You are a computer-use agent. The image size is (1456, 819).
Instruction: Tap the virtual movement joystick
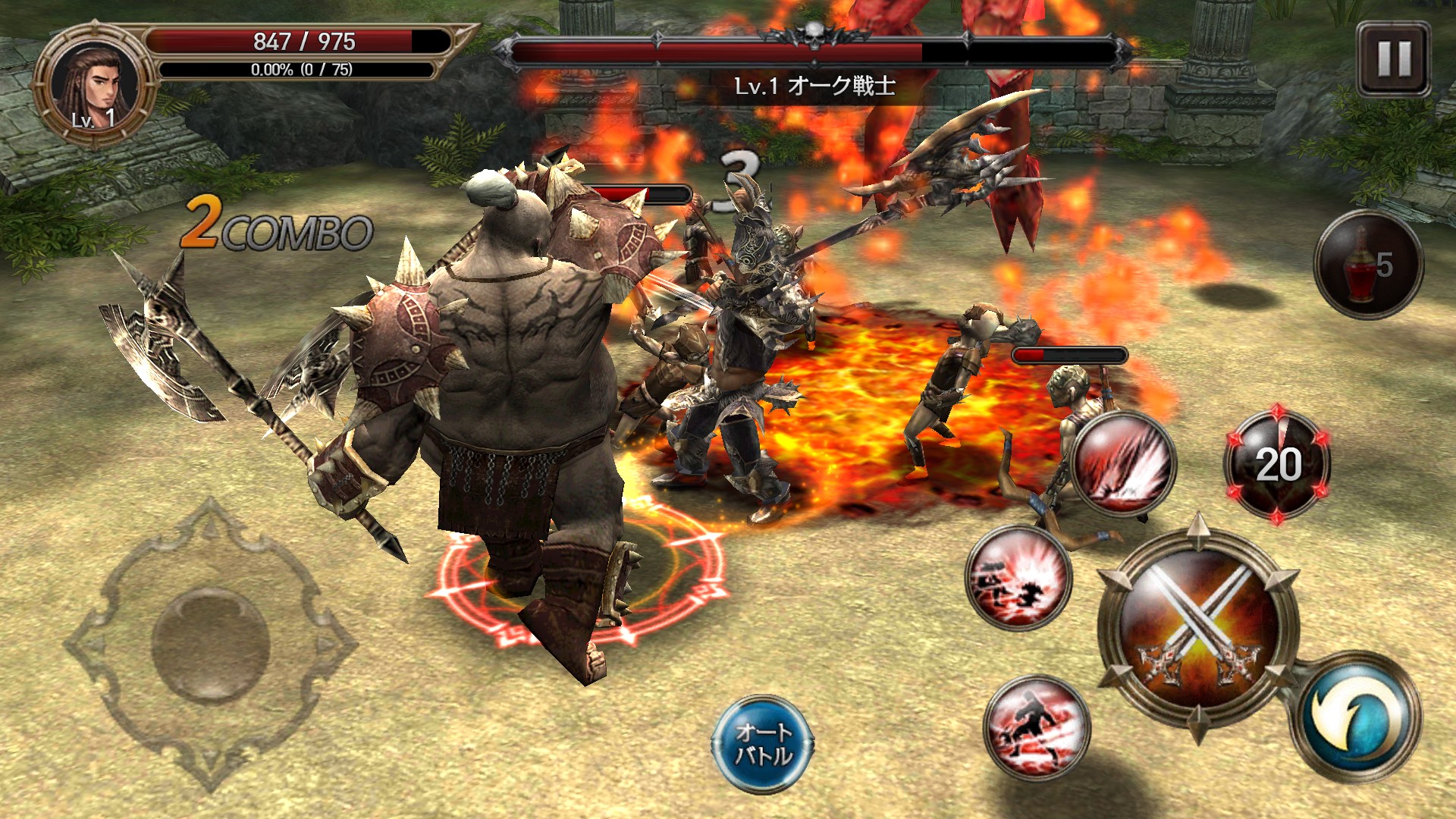pos(211,645)
